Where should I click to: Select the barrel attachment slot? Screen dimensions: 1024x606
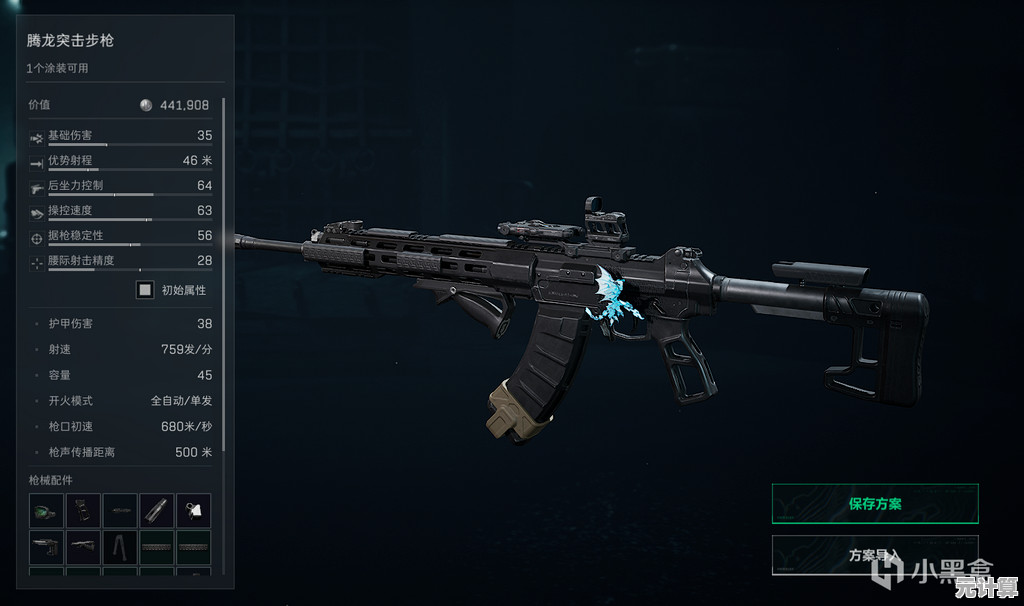pos(120,510)
